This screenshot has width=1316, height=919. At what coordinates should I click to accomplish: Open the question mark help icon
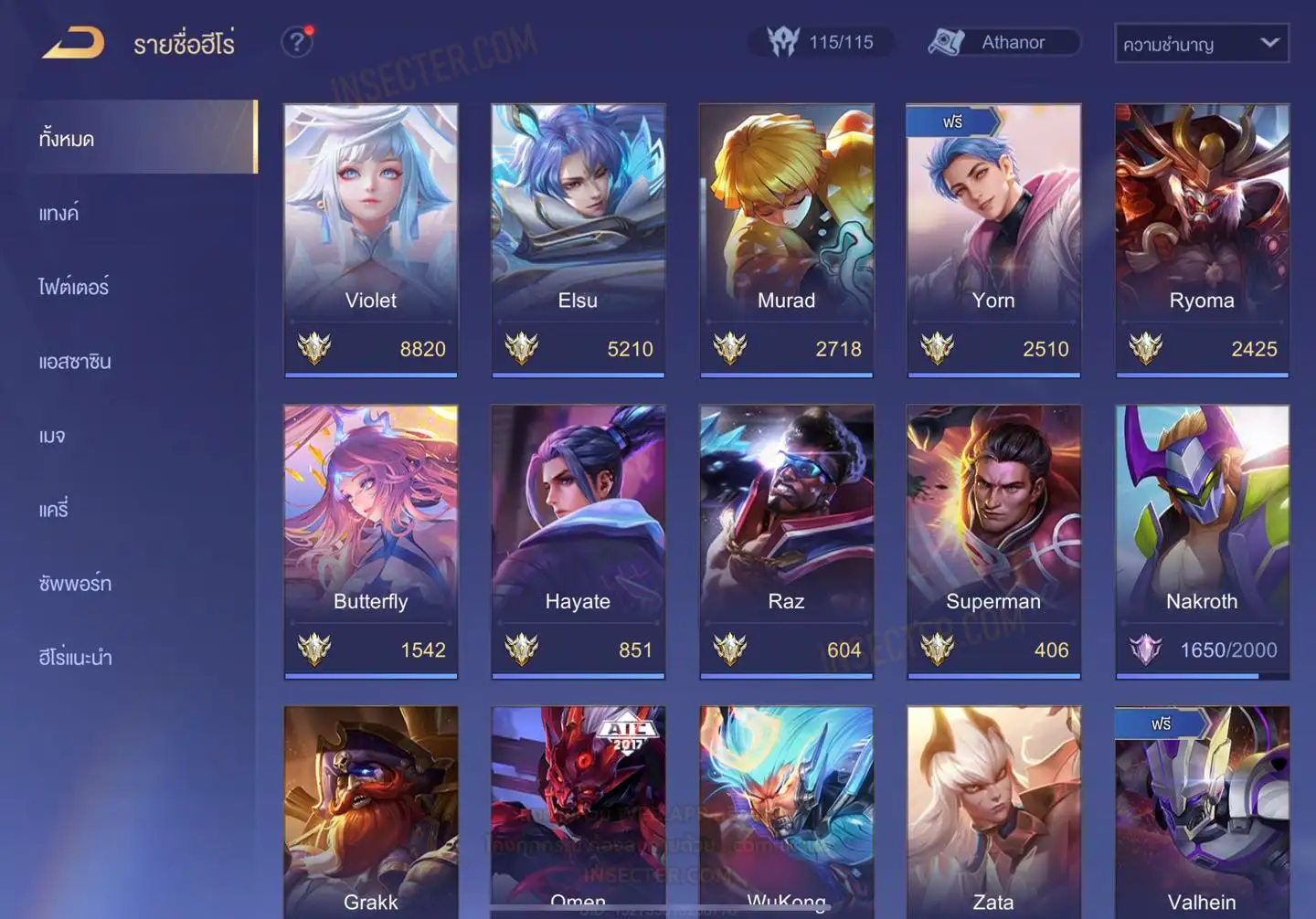(x=296, y=42)
